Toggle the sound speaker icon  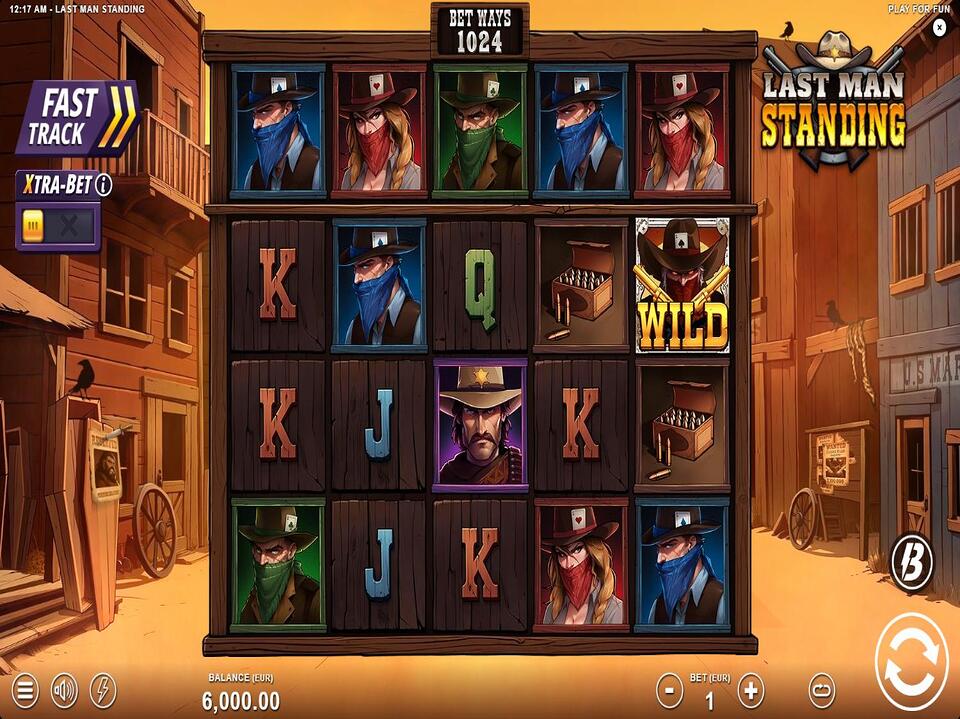click(65, 690)
